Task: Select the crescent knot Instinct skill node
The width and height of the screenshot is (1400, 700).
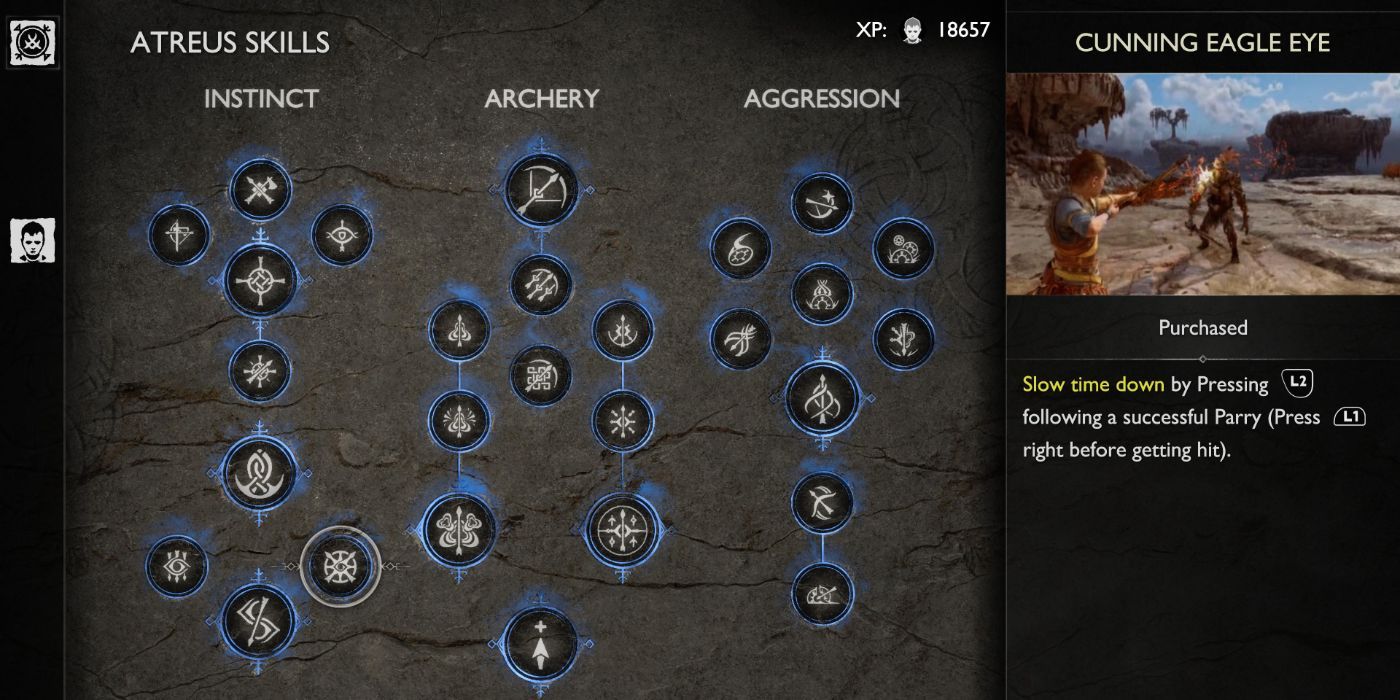Action: [x=261, y=472]
